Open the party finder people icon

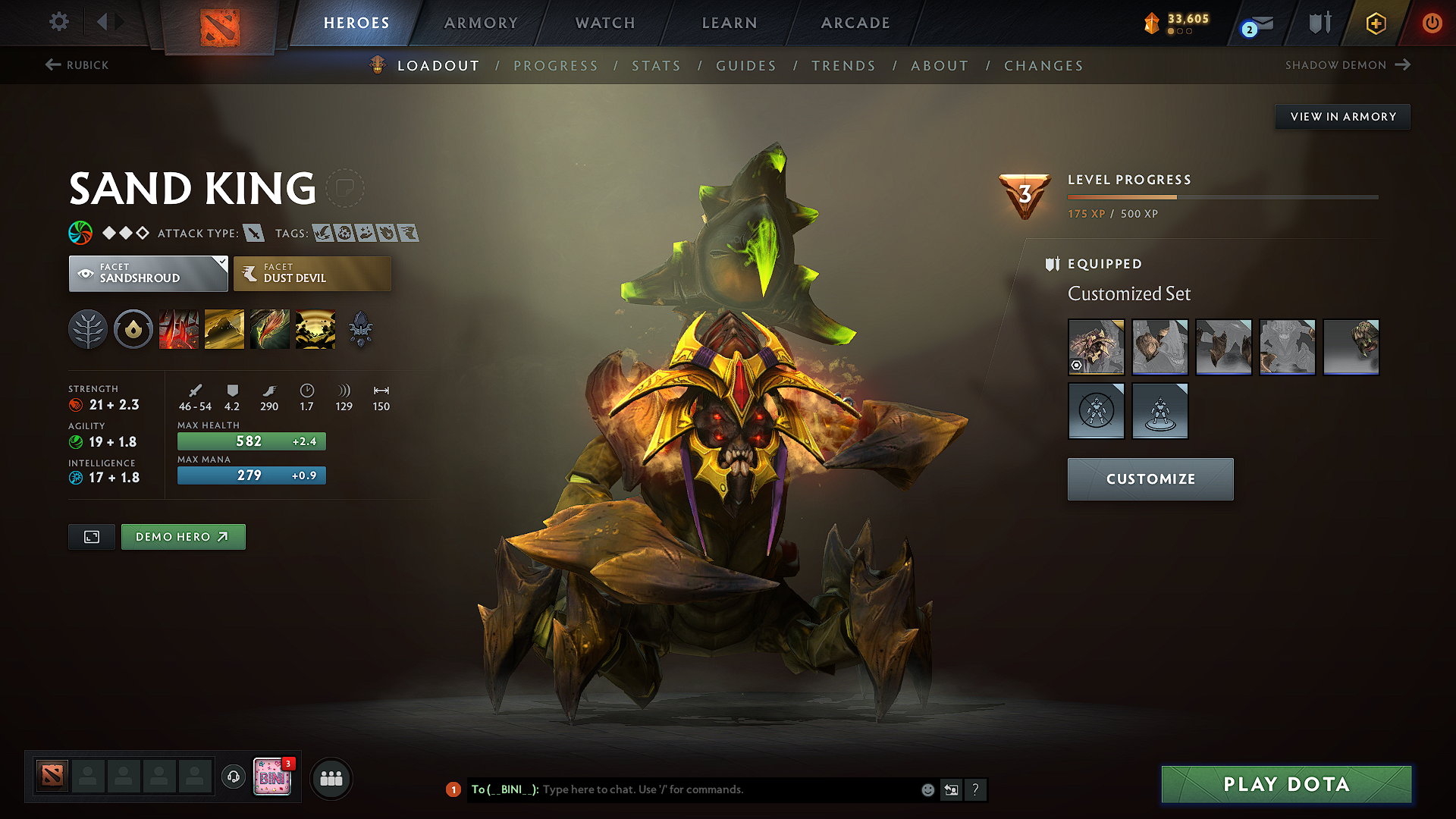coord(331,778)
